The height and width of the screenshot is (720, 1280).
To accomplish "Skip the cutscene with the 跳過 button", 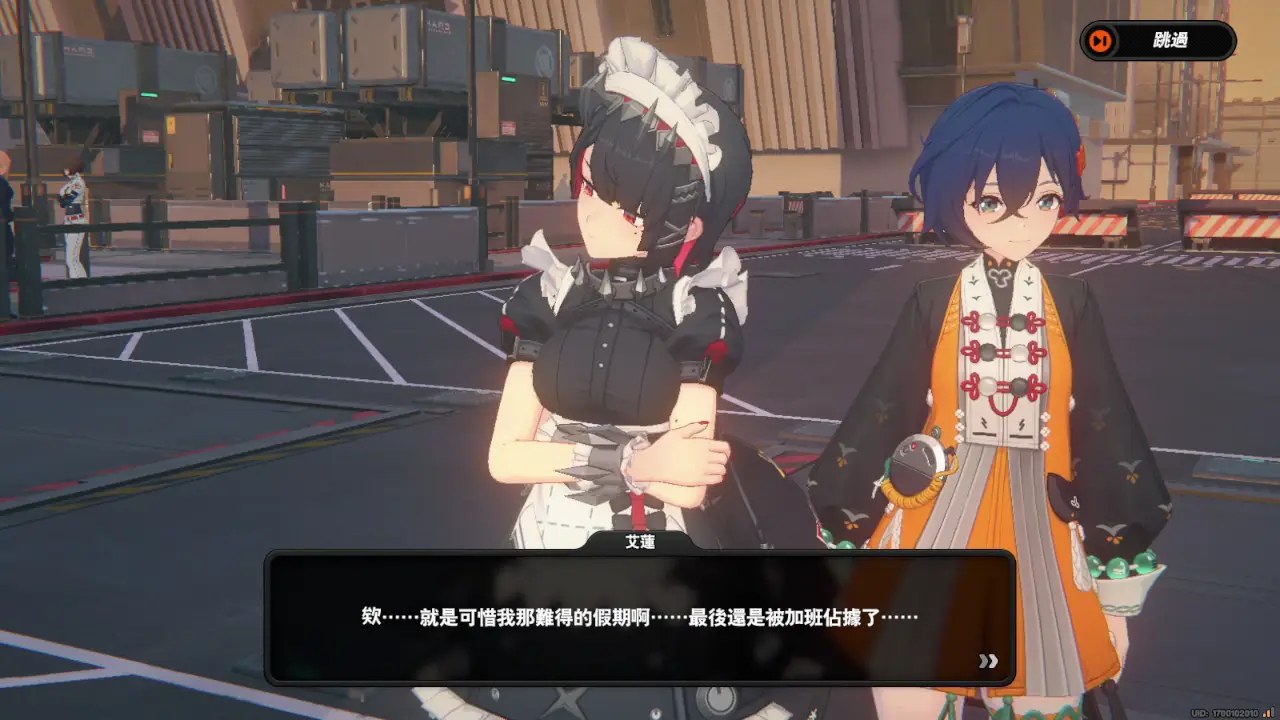I will coord(1158,41).
